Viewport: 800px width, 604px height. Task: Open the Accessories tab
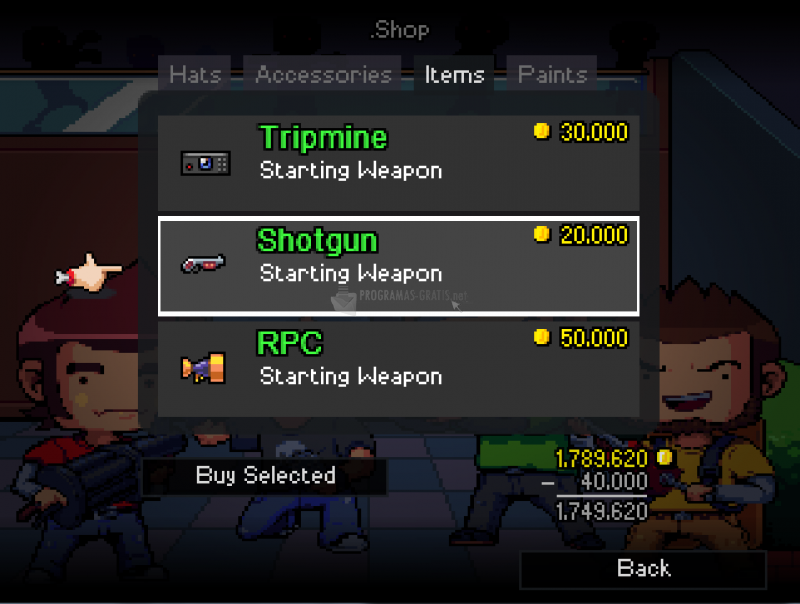(323, 75)
